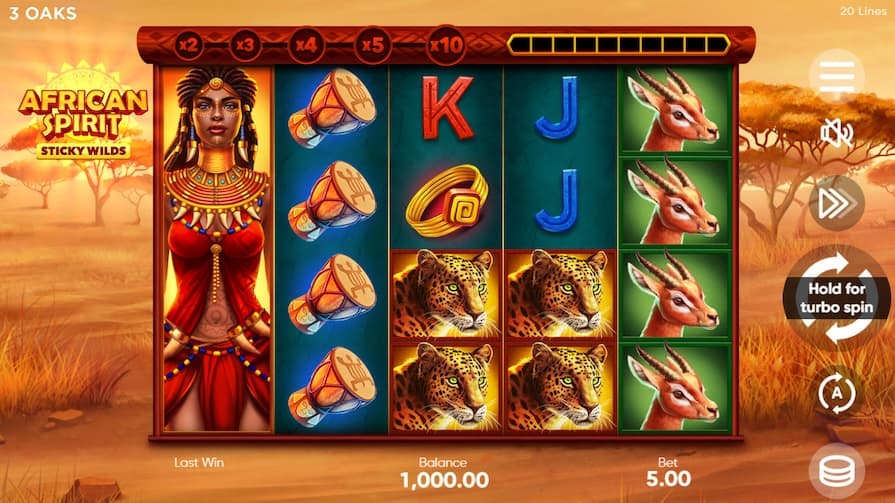Screen dimensions: 895x503
Task: Open the autoplay settings button
Action: (836, 392)
